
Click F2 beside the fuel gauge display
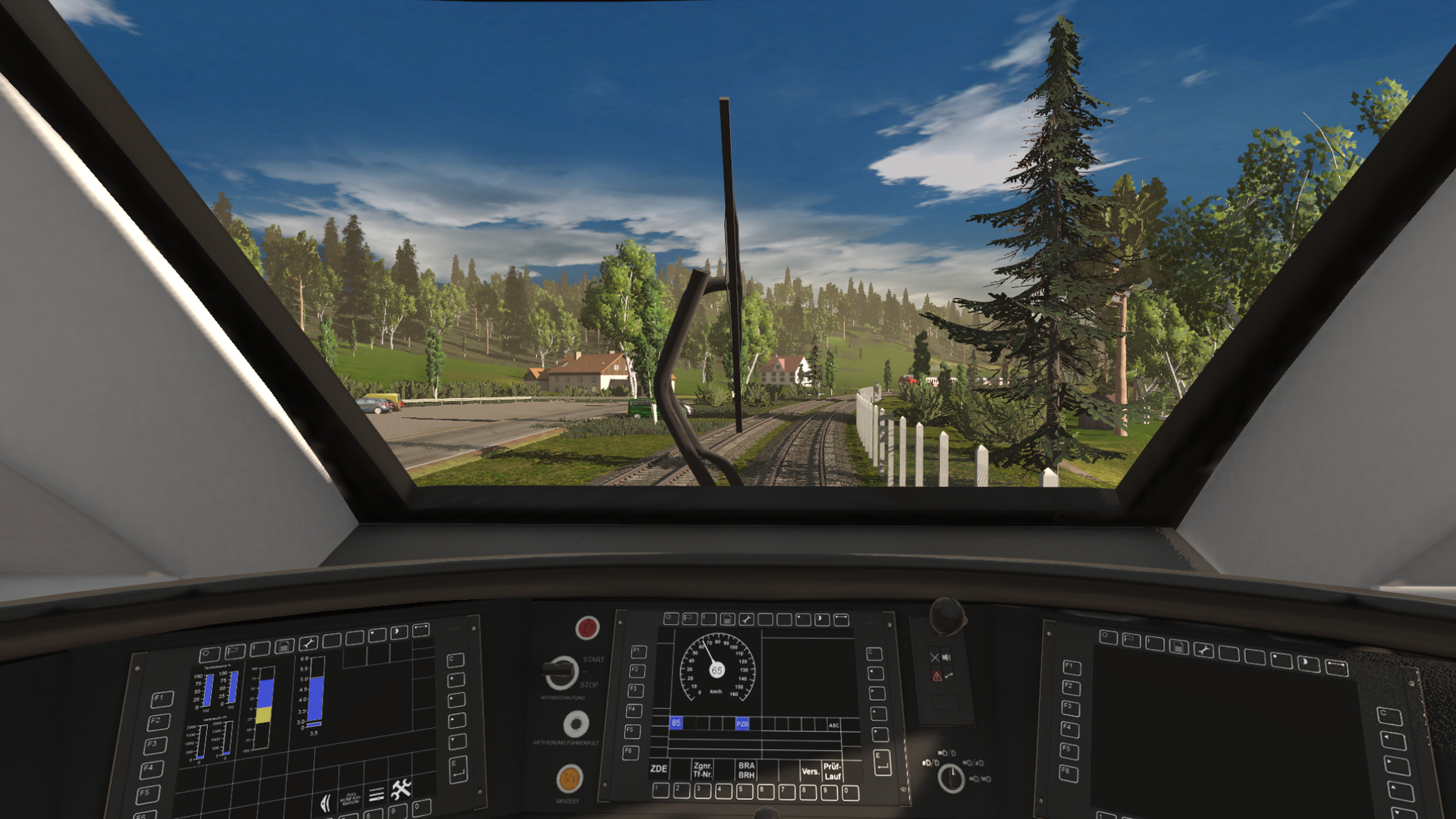pyautogui.click(x=158, y=721)
